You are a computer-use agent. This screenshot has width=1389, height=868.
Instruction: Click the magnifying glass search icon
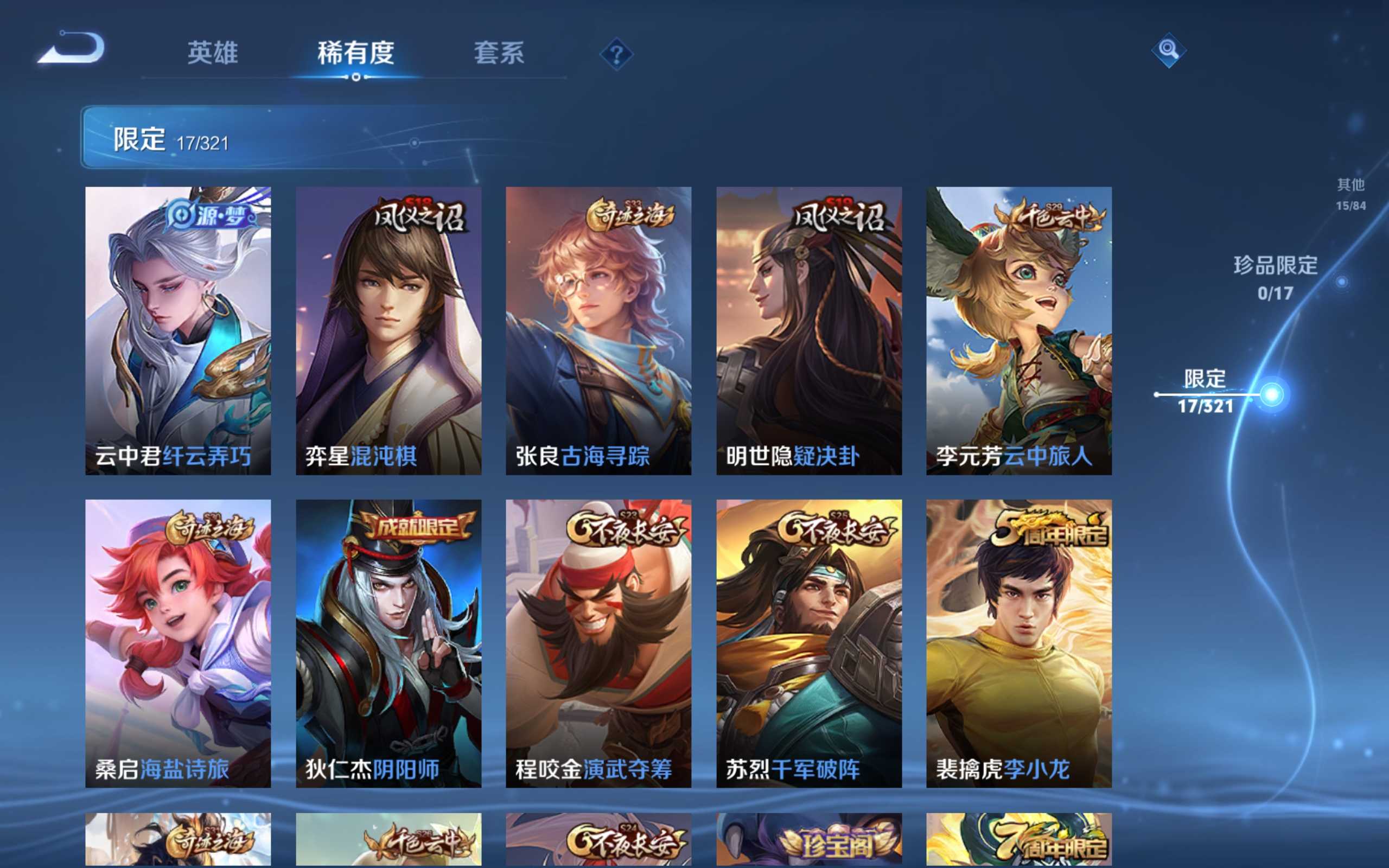click(x=1168, y=50)
